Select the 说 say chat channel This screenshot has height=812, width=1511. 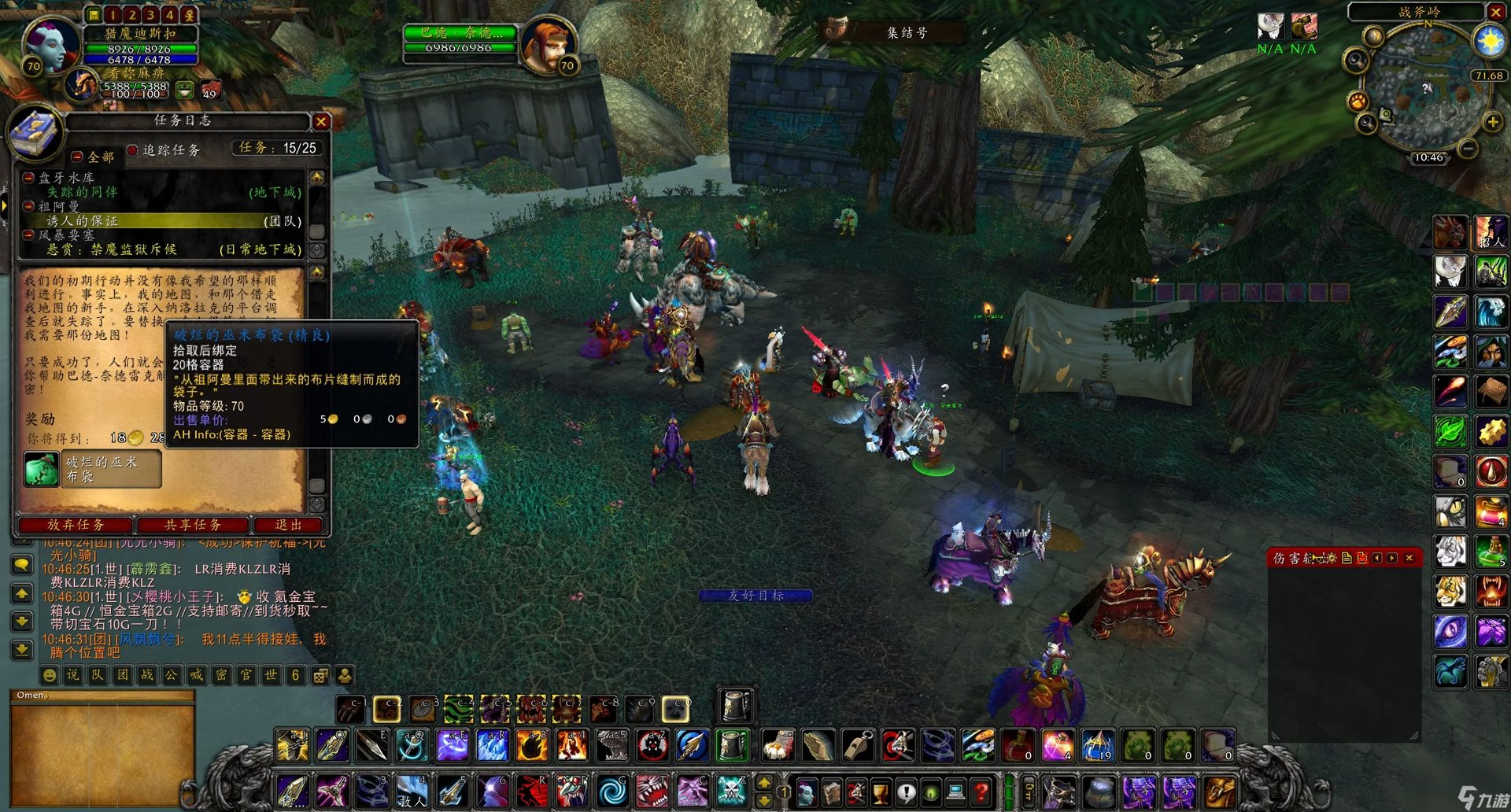tap(73, 675)
